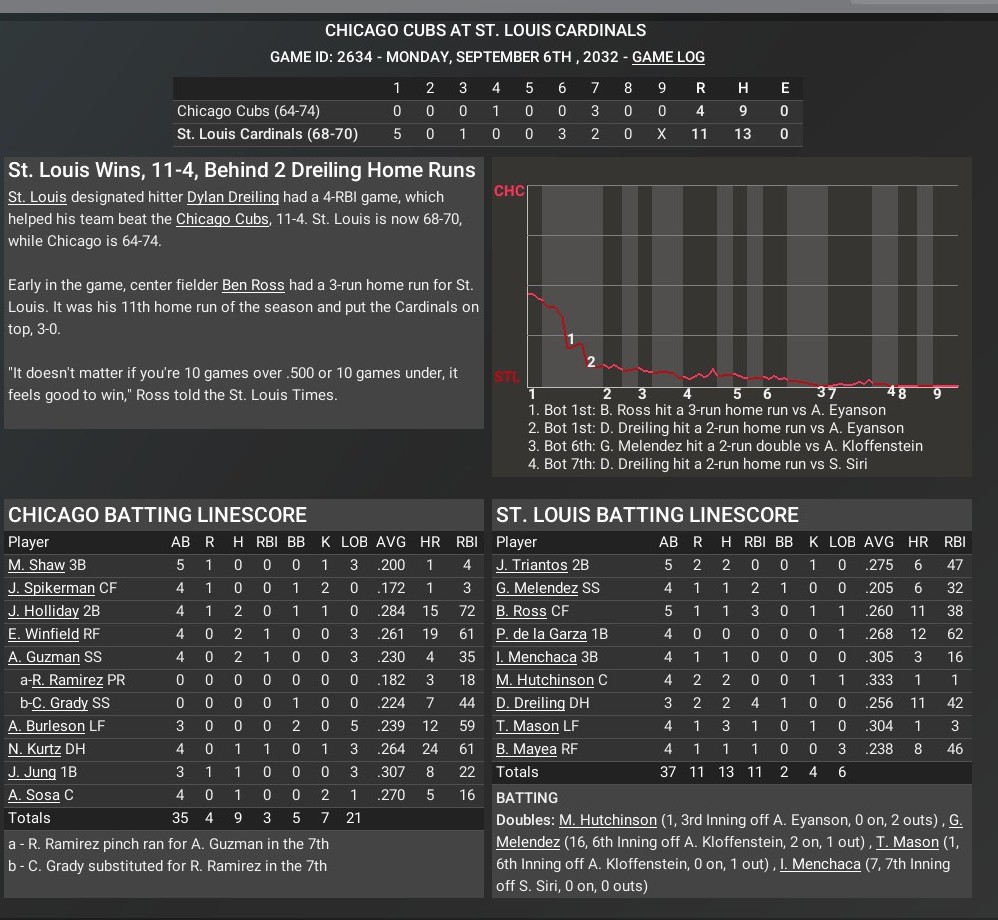The width and height of the screenshot is (998, 920).
Task: Click T. Mason in batting linescore
Action: tap(527, 726)
